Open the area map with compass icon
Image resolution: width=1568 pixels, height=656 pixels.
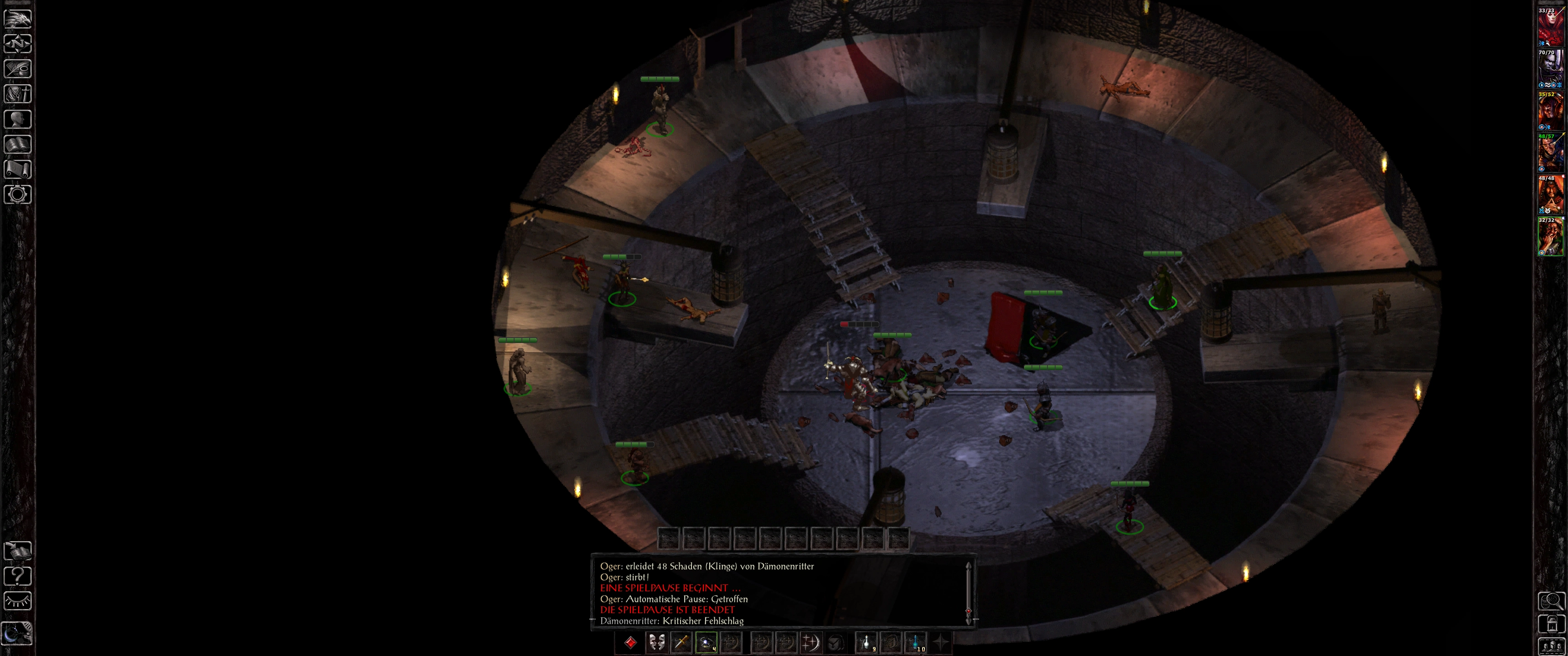tap(18, 44)
